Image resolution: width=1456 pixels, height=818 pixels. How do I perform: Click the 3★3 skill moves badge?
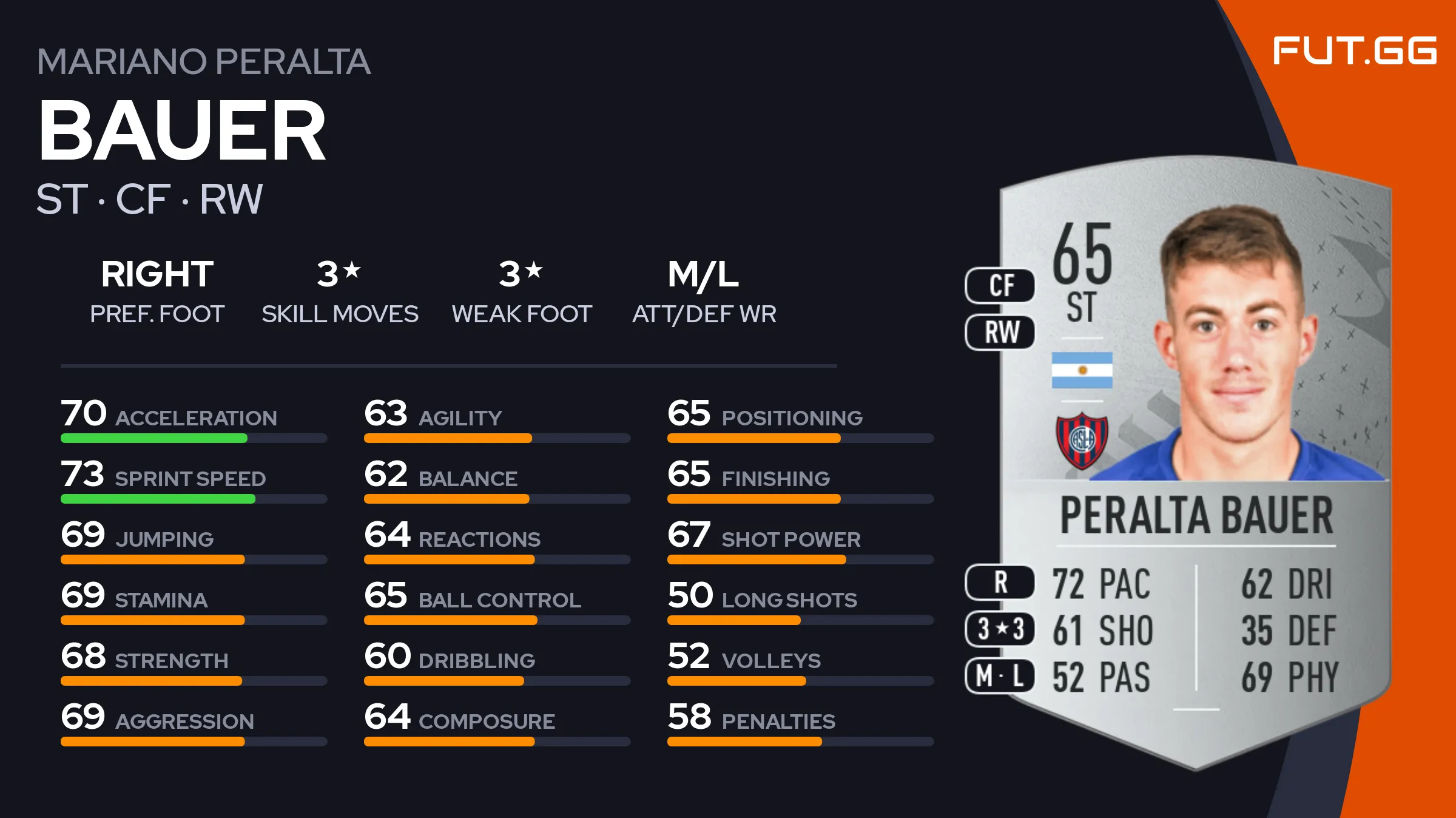[1000, 629]
